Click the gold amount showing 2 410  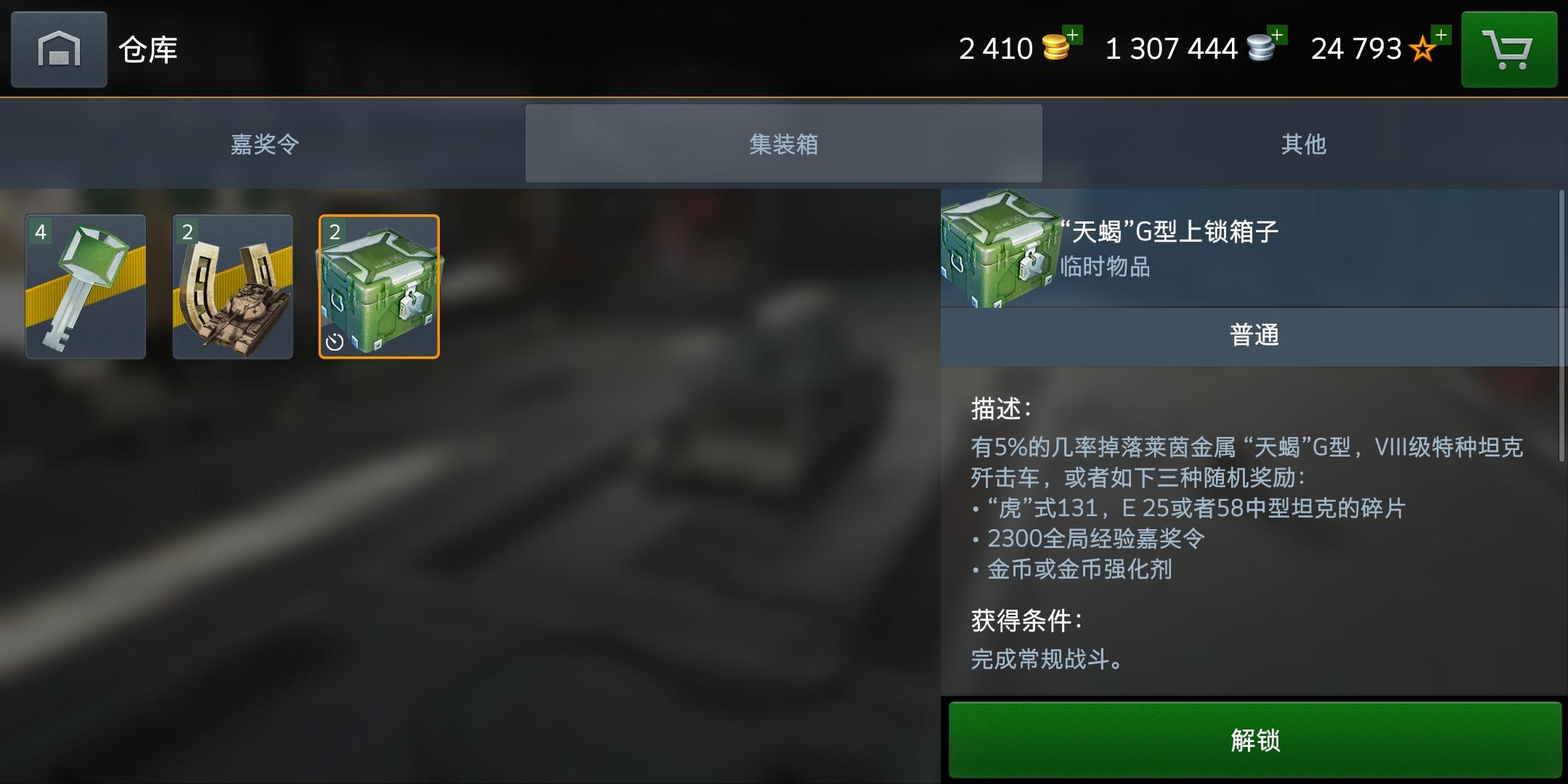(996, 49)
